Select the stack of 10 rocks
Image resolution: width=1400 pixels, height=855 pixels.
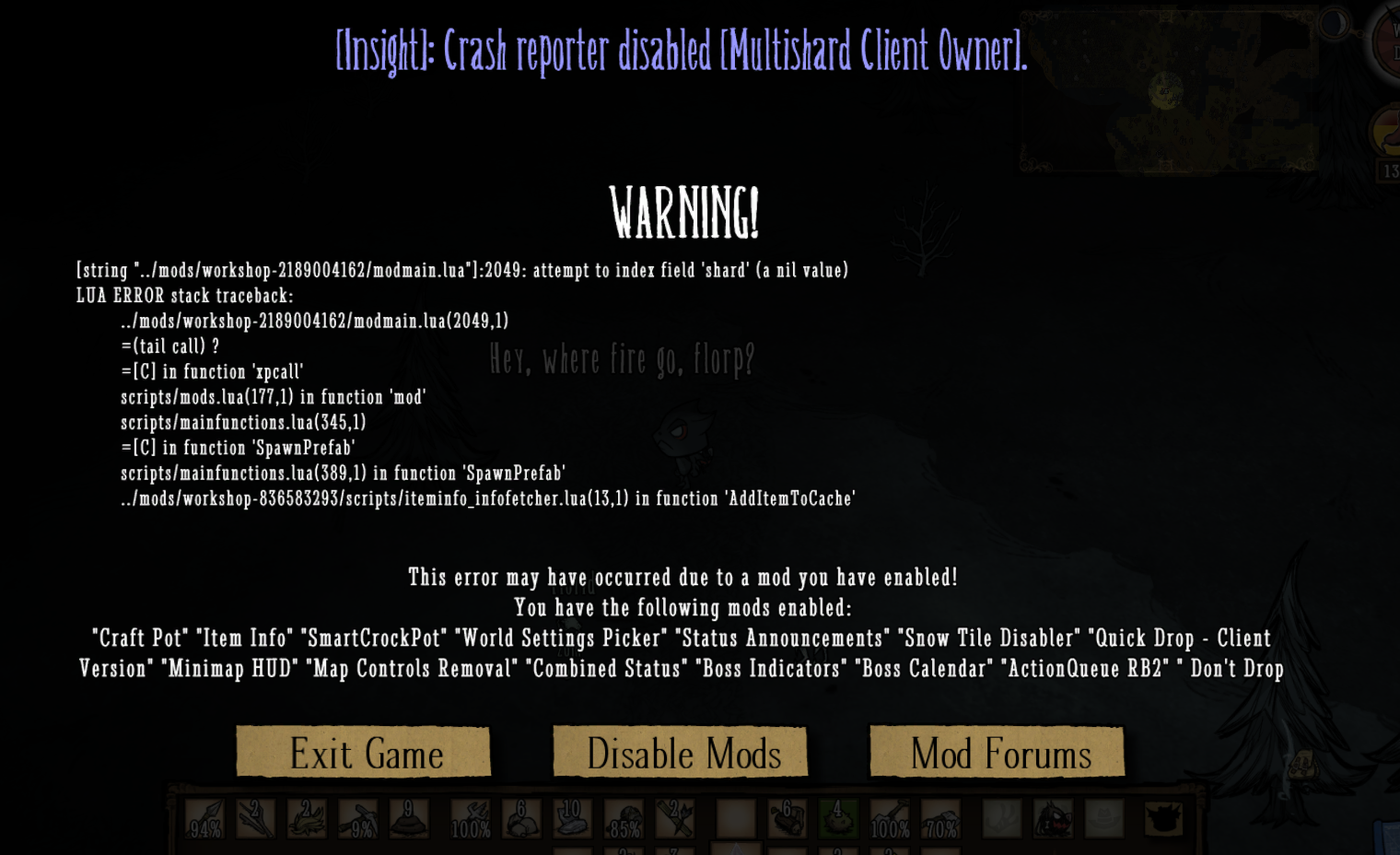pos(572,818)
